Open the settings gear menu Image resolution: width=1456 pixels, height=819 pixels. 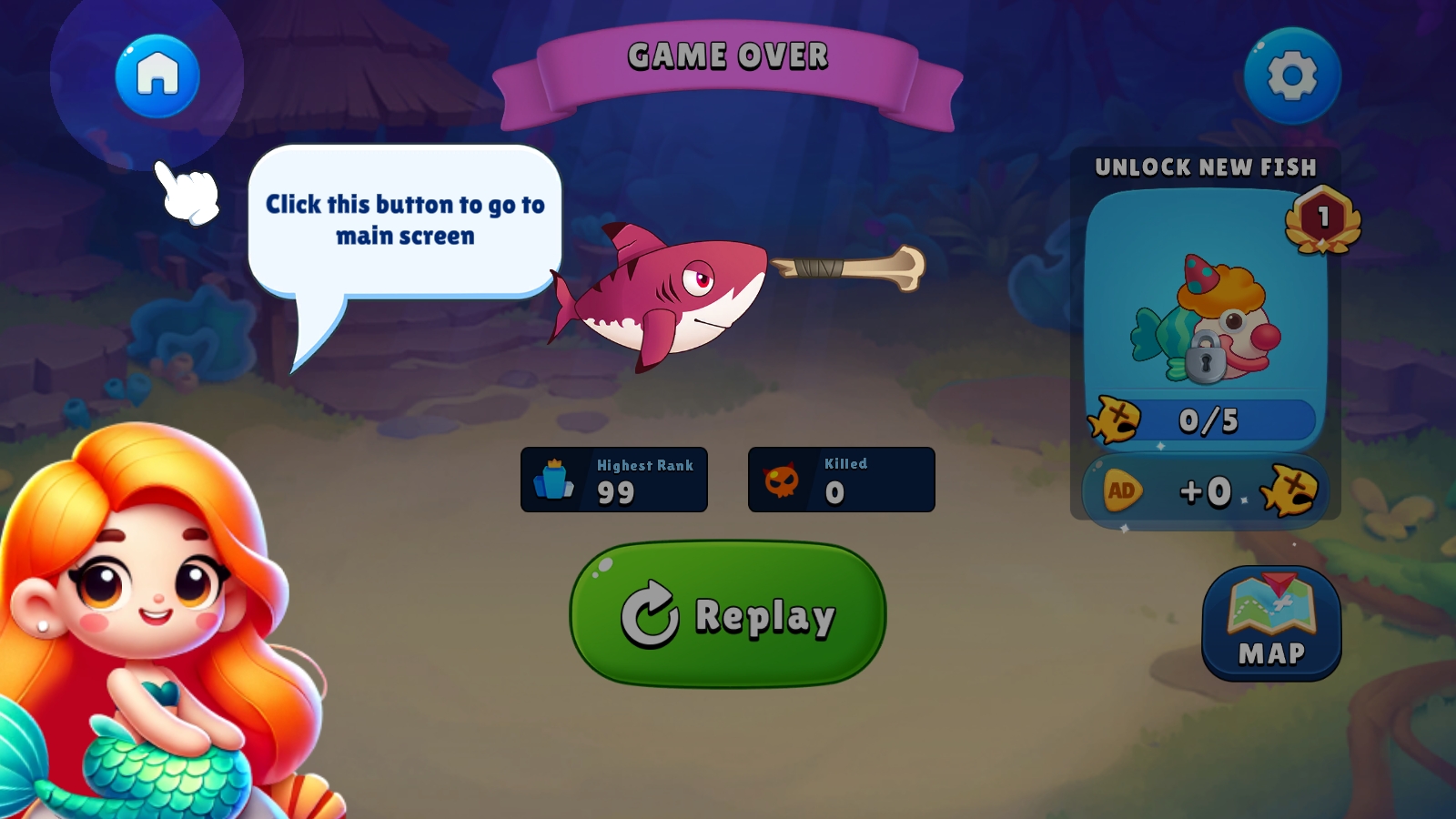click(x=1292, y=76)
